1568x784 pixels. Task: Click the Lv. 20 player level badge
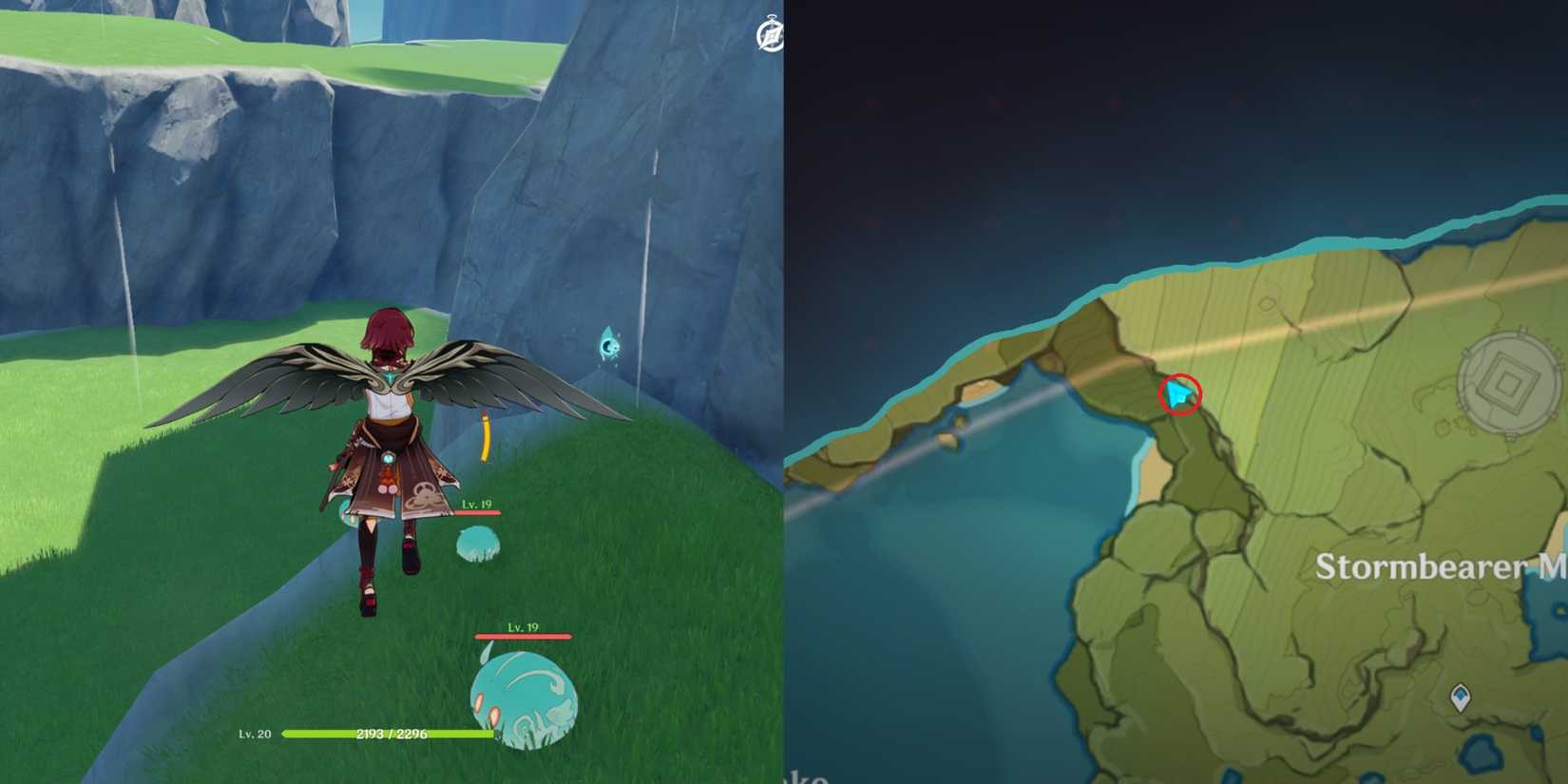[257, 734]
